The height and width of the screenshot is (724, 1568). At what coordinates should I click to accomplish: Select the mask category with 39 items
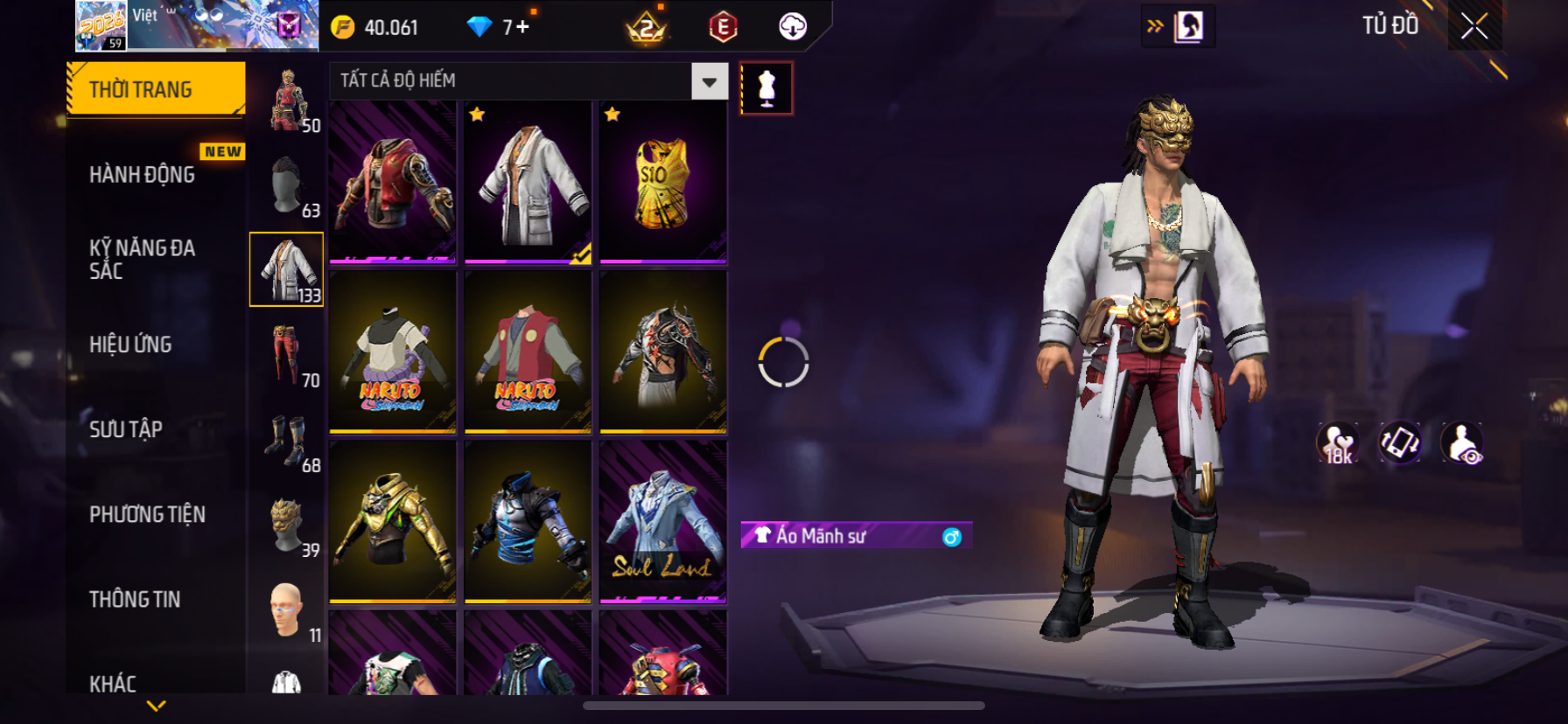(x=287, y=525)
